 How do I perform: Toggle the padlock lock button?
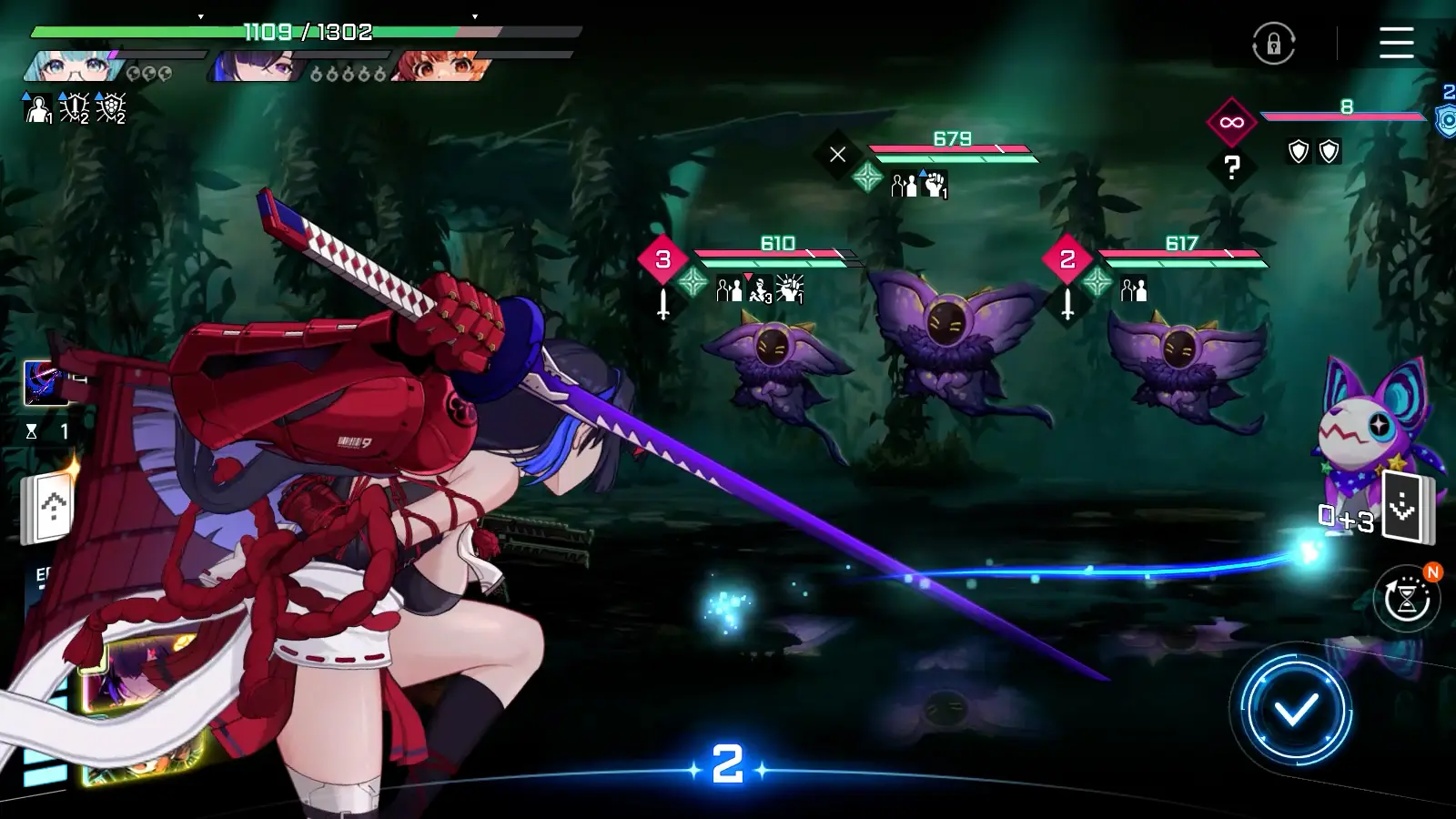click(x=1273, y=44)
